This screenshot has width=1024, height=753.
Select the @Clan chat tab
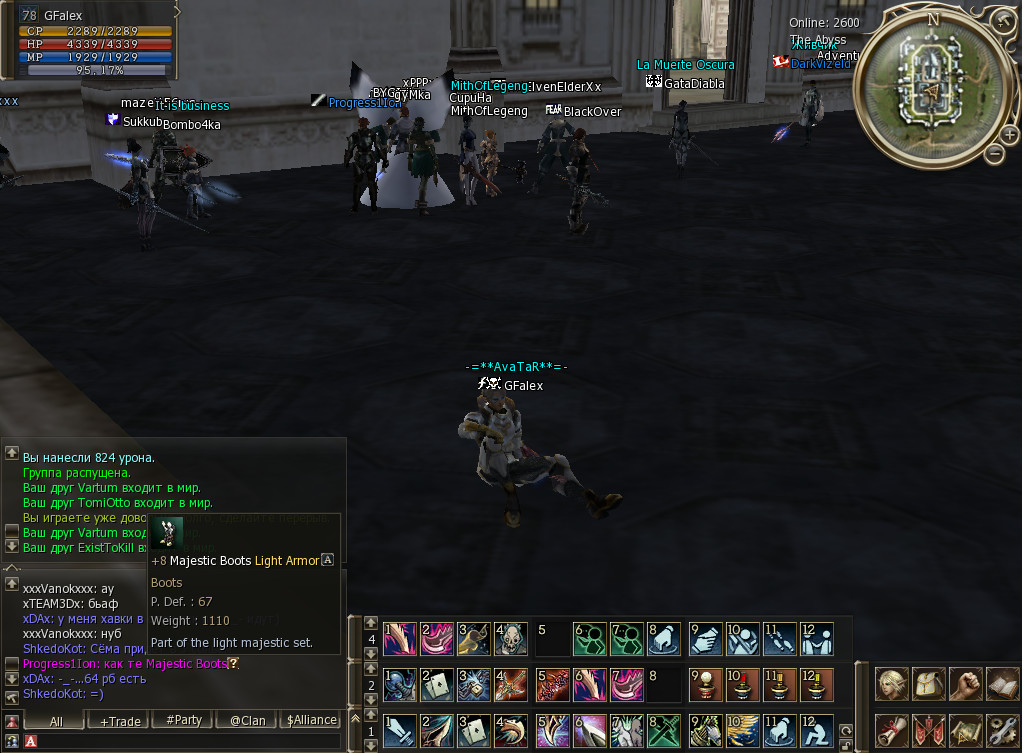point(247,720)
